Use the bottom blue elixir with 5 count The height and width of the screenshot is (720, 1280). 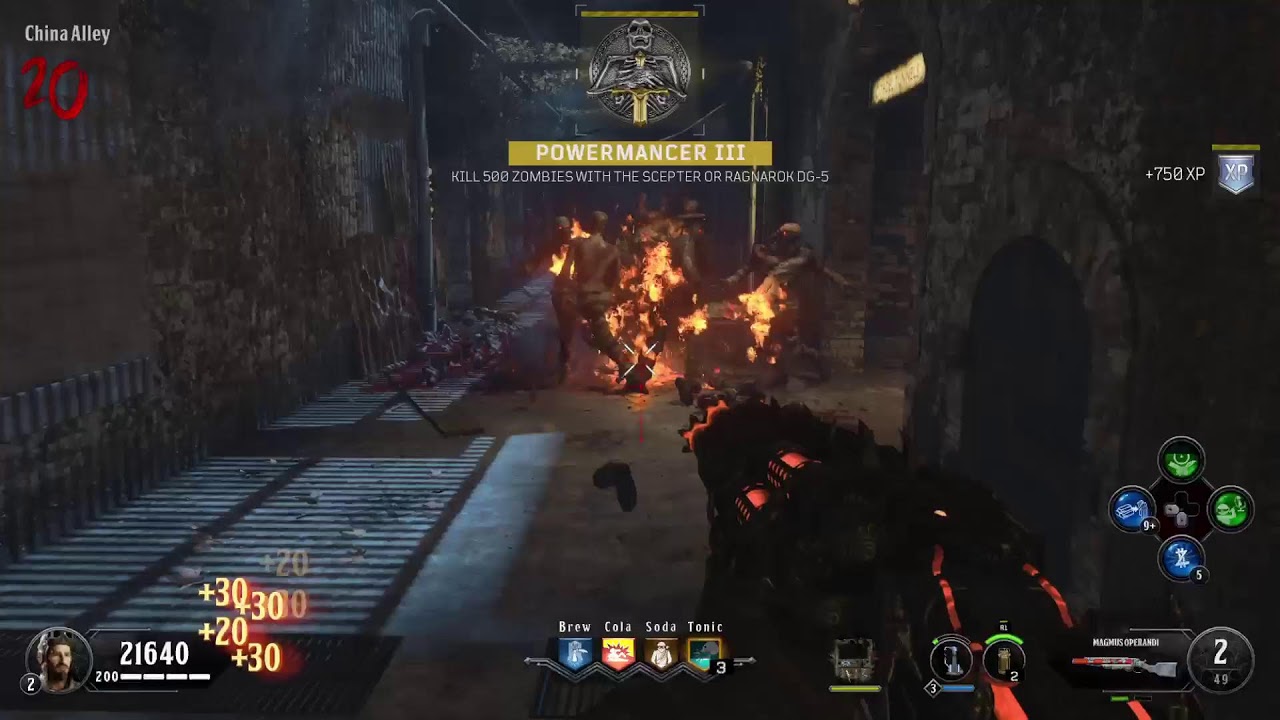(1181, 558)
